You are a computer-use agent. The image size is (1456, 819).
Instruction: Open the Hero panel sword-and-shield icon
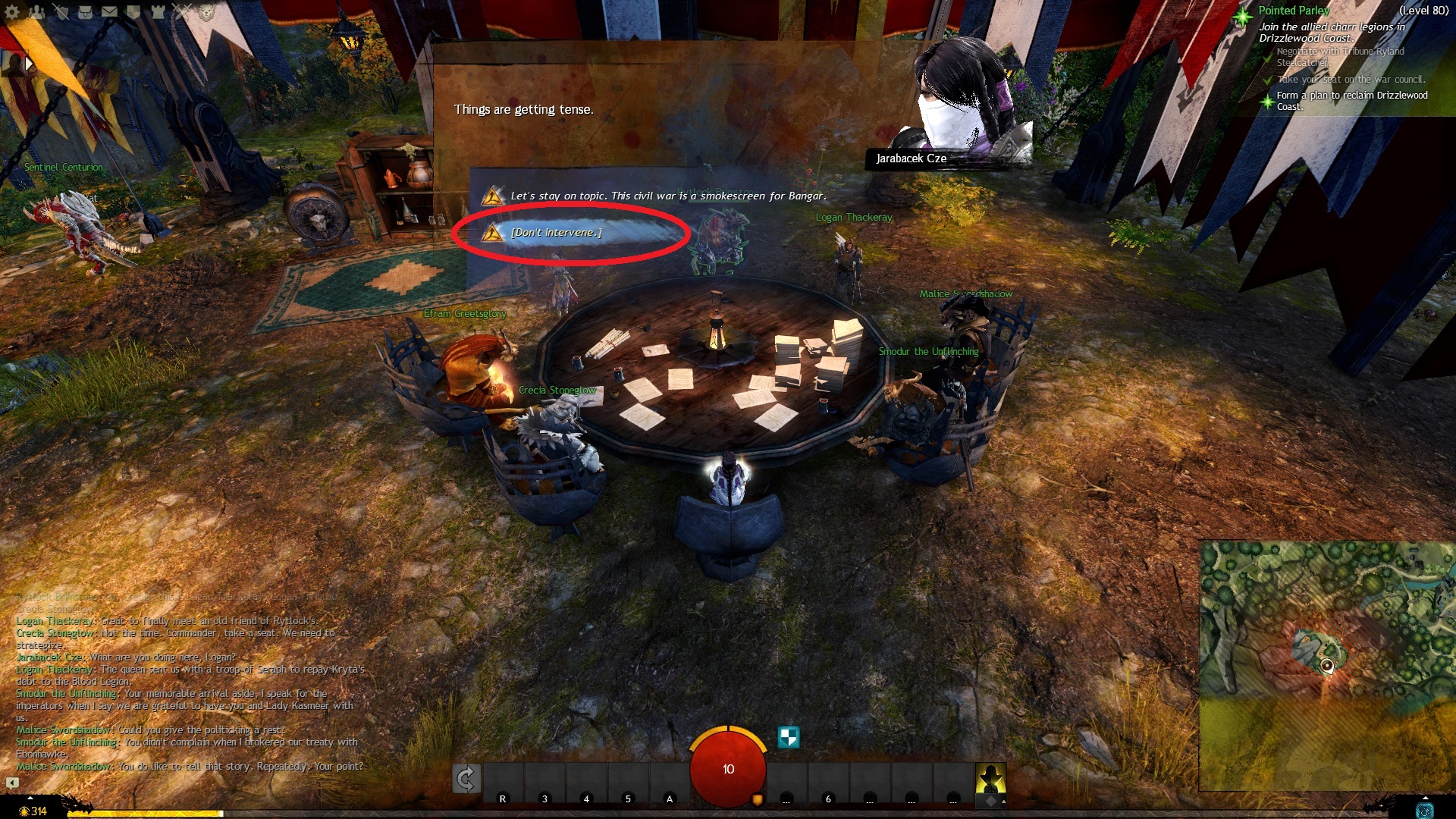(x=61, y=11)
